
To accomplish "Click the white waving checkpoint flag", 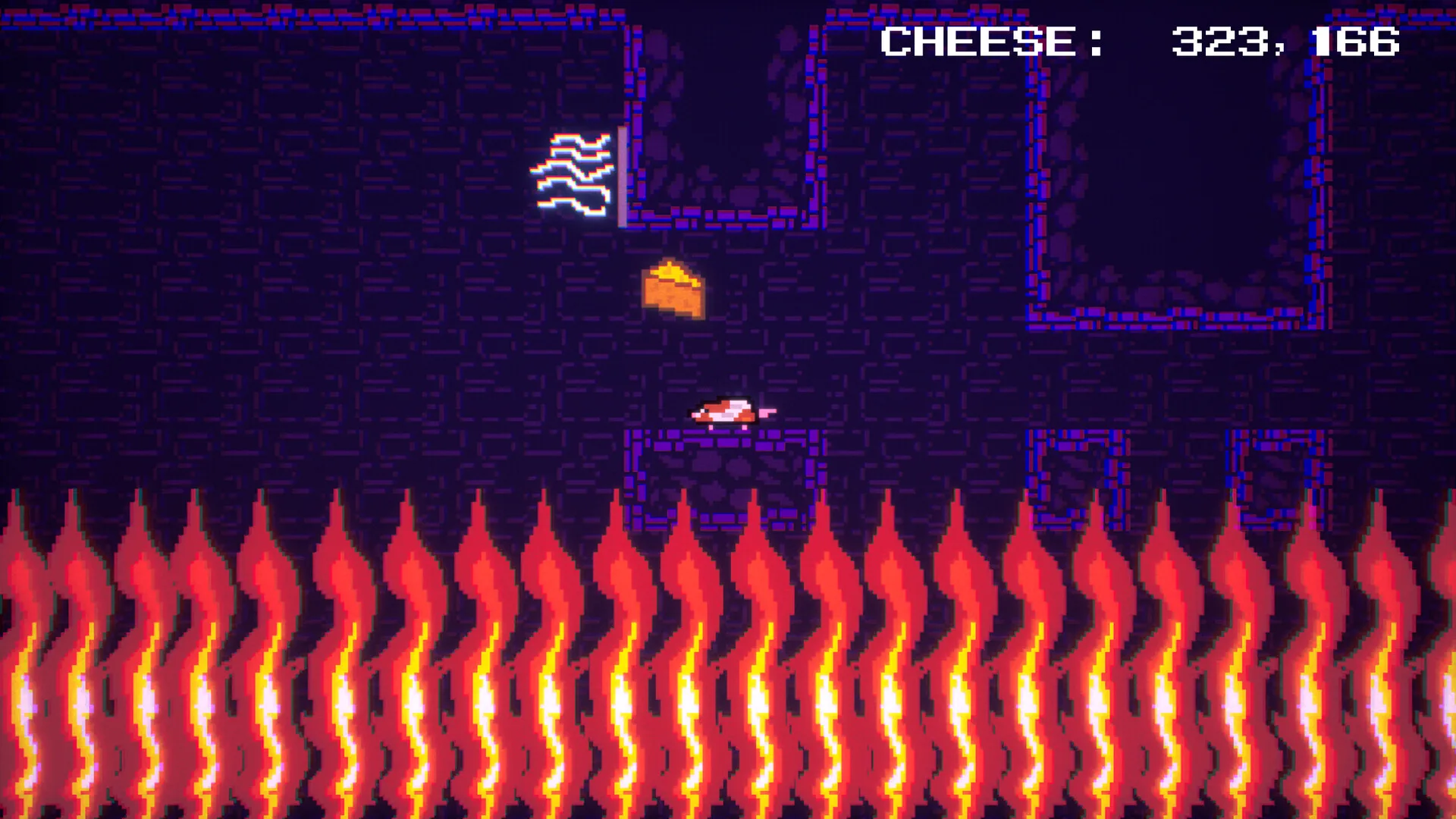I will pos(578,173).
